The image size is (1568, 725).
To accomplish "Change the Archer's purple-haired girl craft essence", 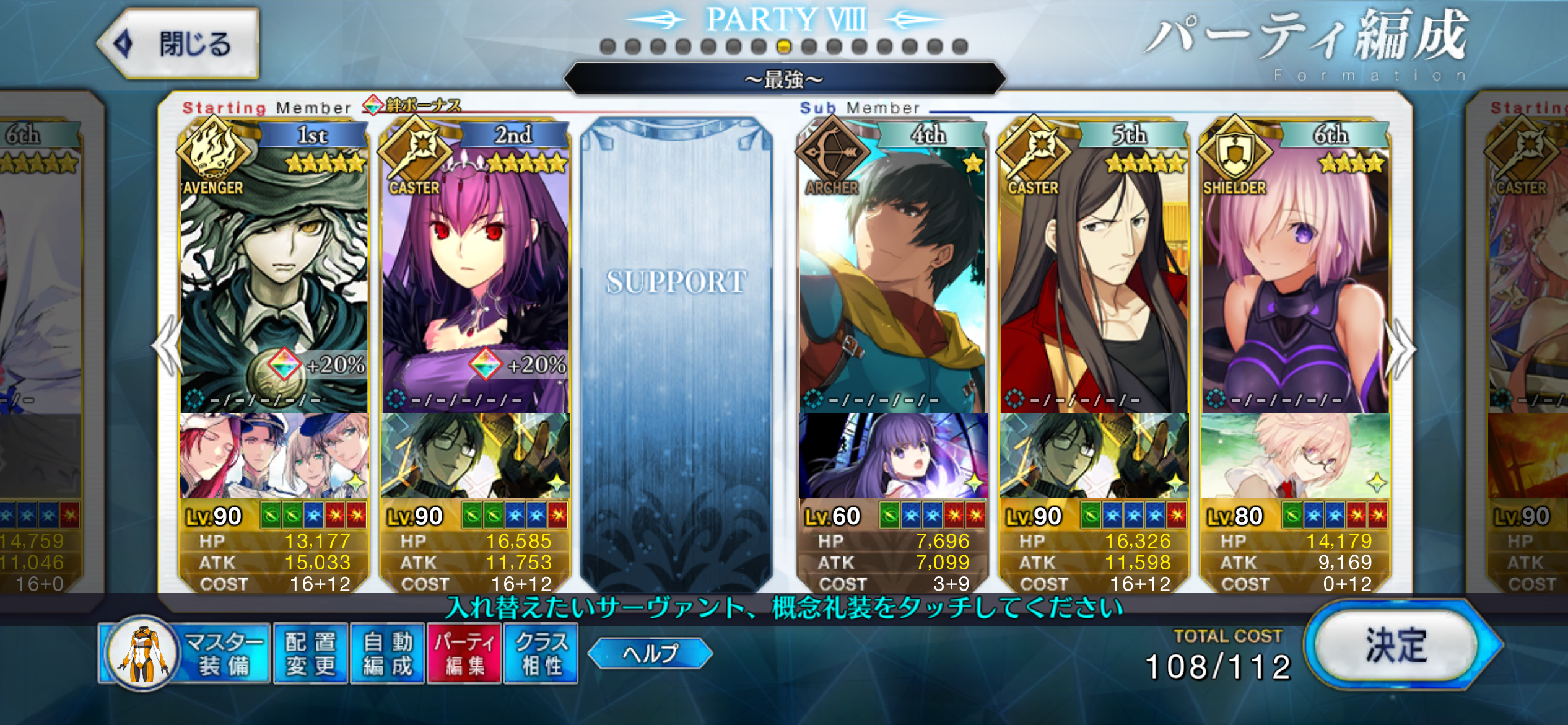I will [892, 455].
